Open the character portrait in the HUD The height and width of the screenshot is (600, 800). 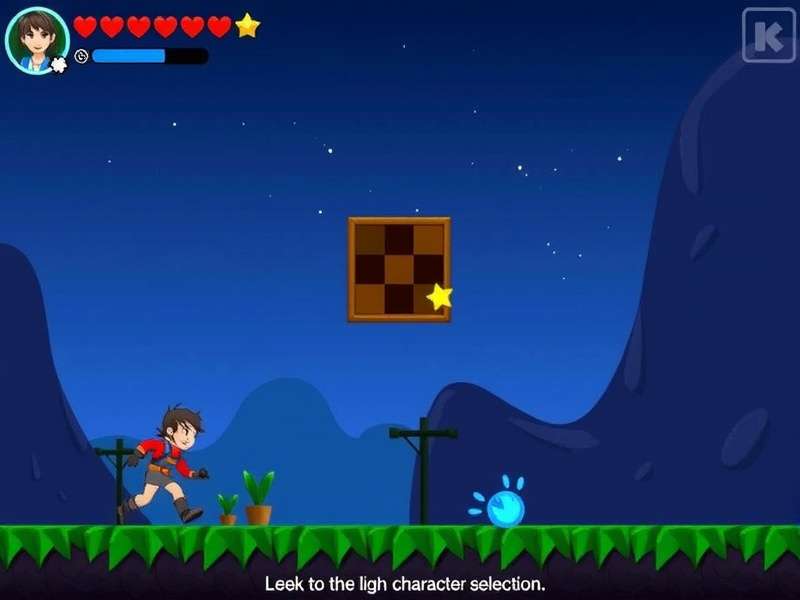coord(37,38)
